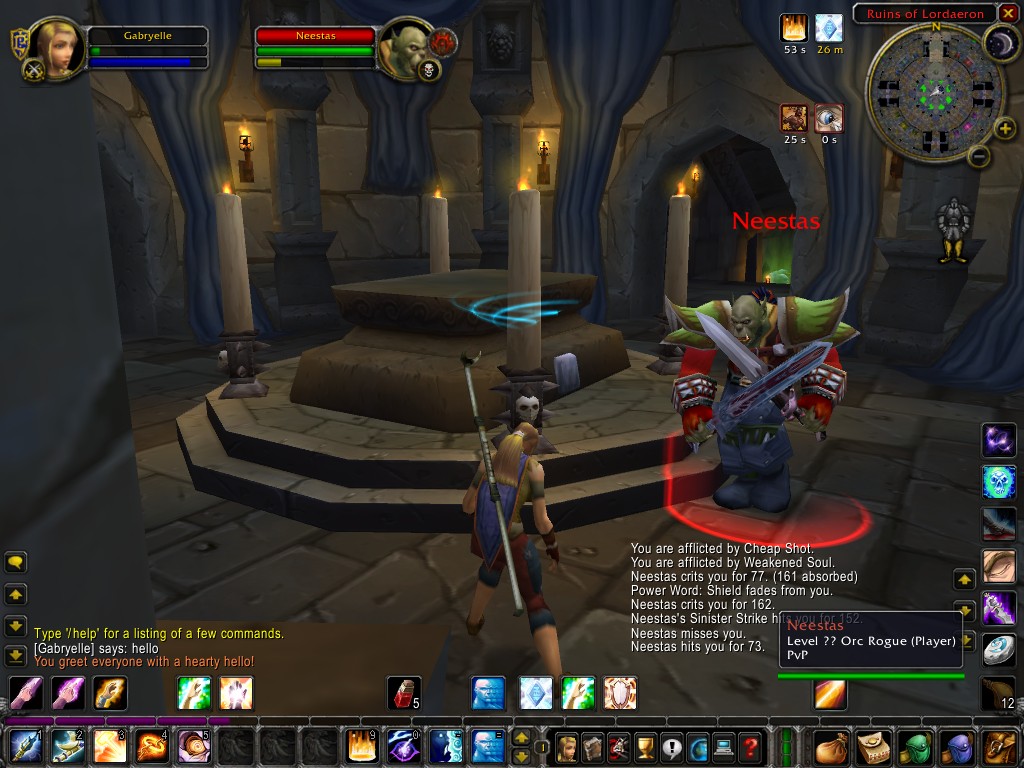Select Gabryelle's player portrait
The height and width of the screenshot is (768, 1024).
pos(57,48)
